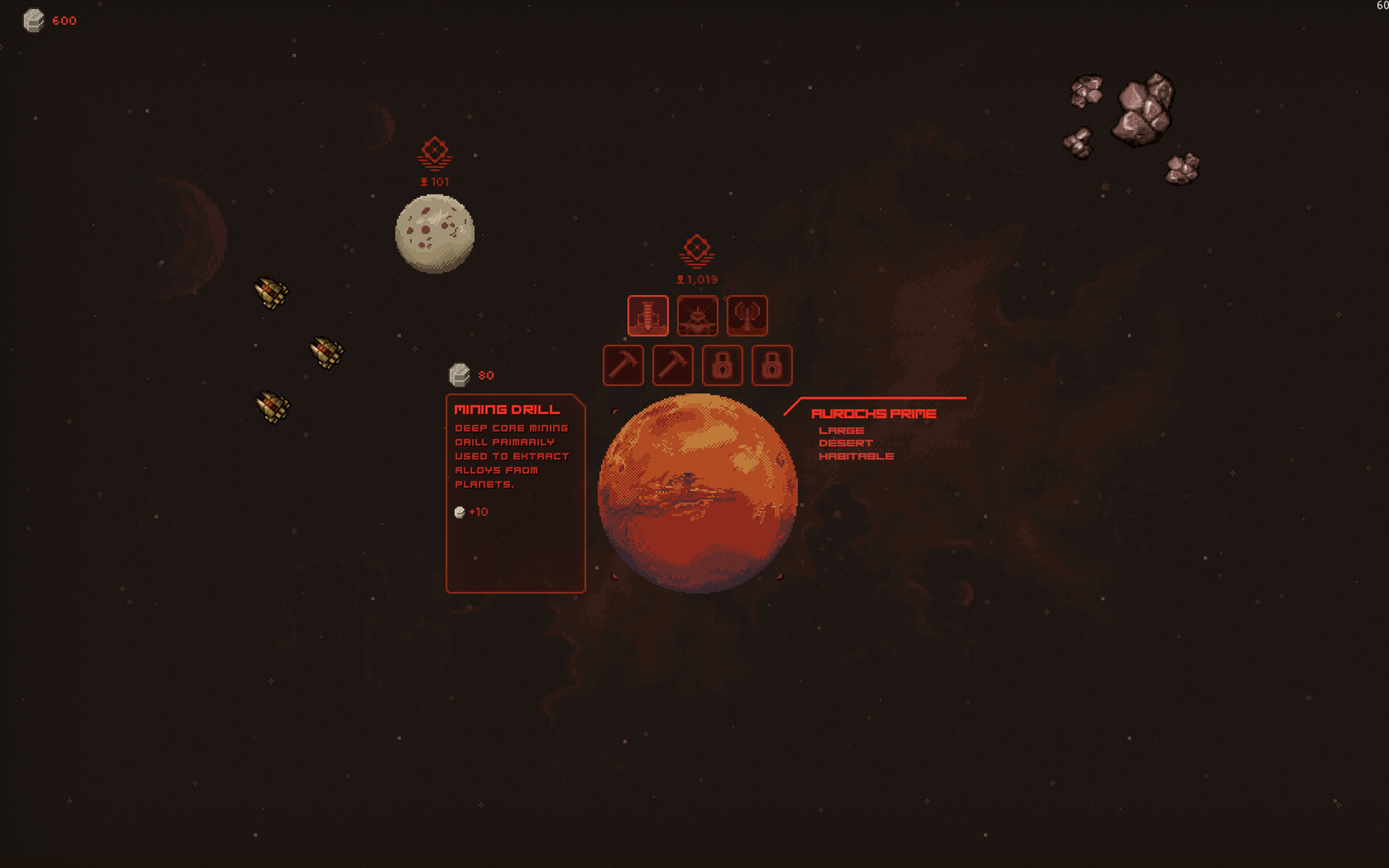The height and width of the screenshot is (868, 1389).
Task: Click the AUROCHS PRIME name label
Action: (874, 412)
